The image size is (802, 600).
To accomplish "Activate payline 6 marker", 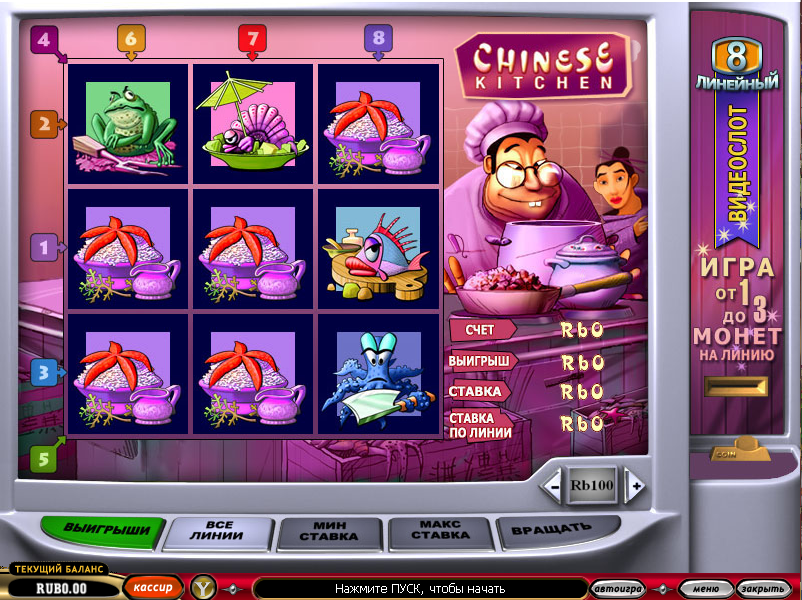I will click(x=131, y=39).
